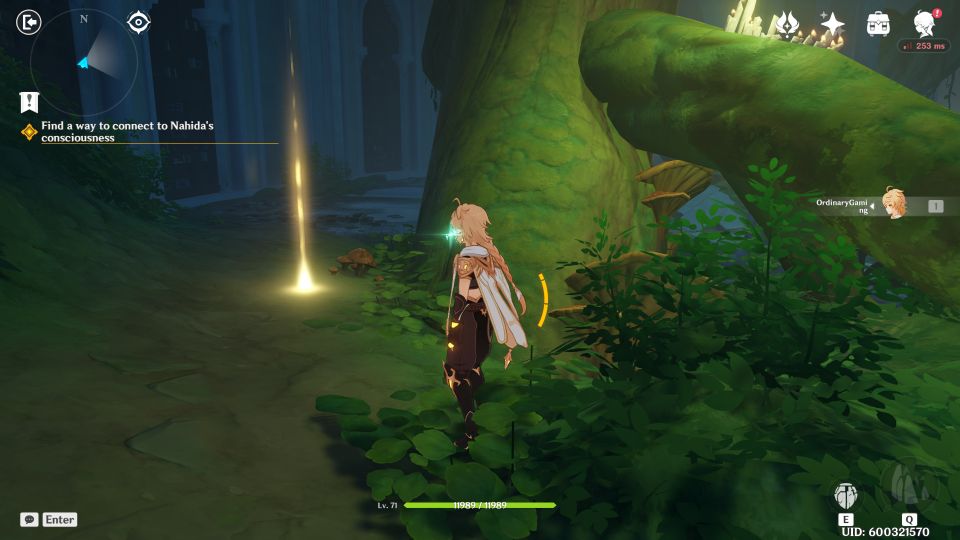This screenshot has width=960, height=540.
Task: Activate the Elemental Skill icon
Action: [846, 497]
